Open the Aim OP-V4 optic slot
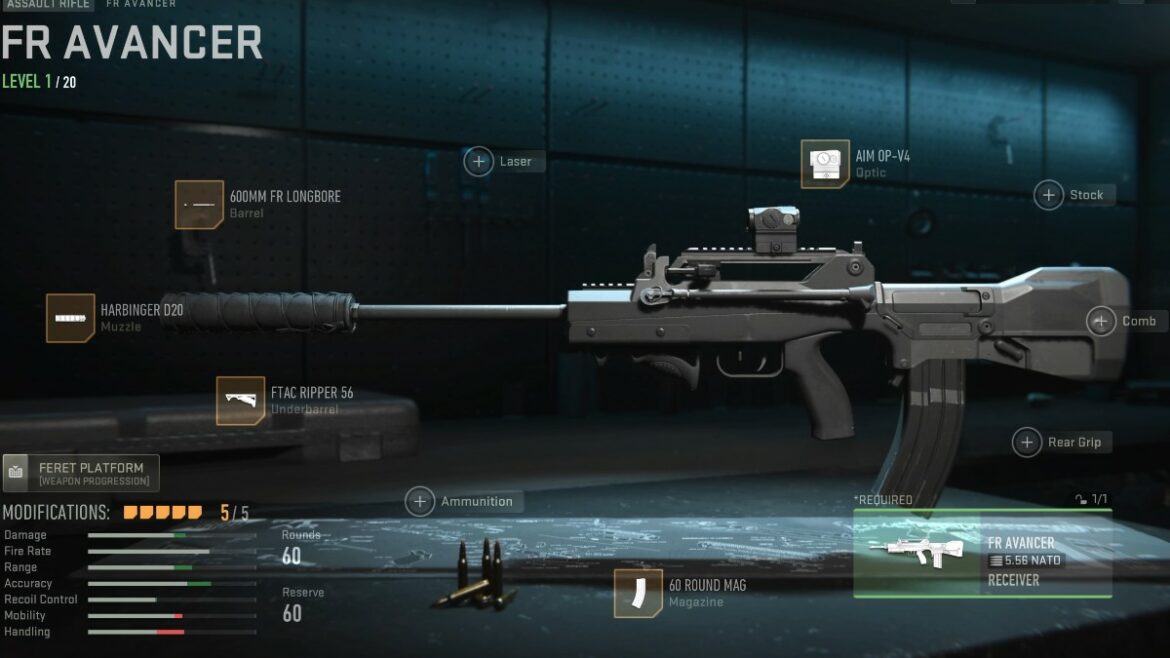The height and width of the screenshot is (658, 1170). click(825, 164)
